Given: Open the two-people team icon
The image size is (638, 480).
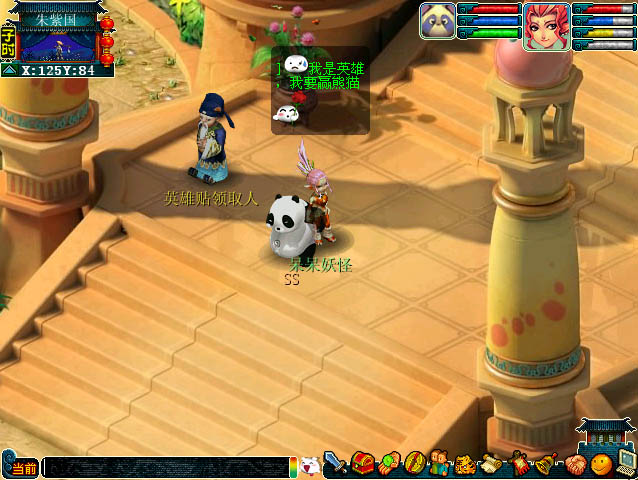Looking at the screenshot, I should tap(441, 464).
